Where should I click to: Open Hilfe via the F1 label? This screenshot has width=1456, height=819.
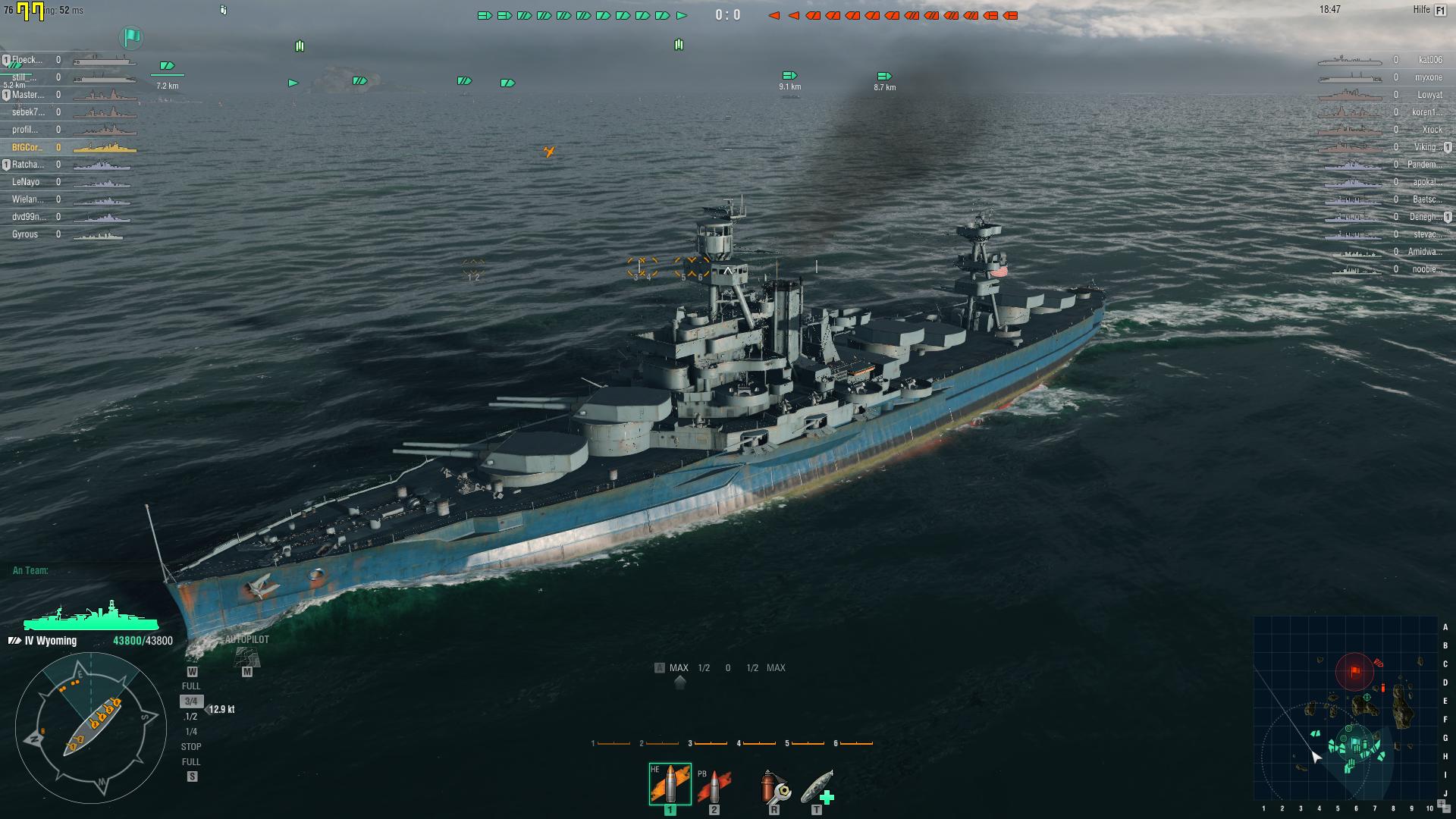(1439, 11)
